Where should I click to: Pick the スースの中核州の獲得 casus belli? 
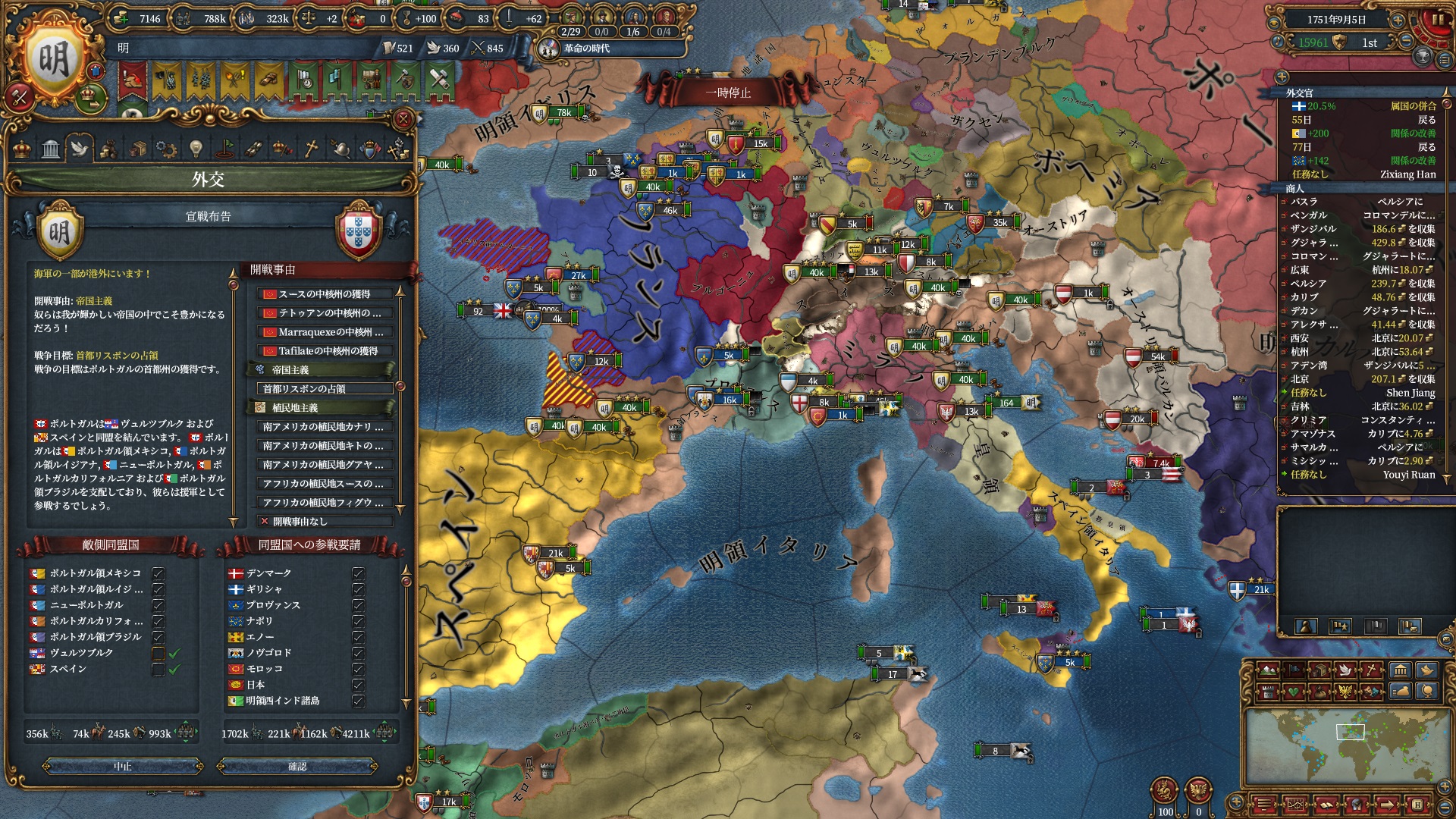pyautogui.click(x=324, y=294)
